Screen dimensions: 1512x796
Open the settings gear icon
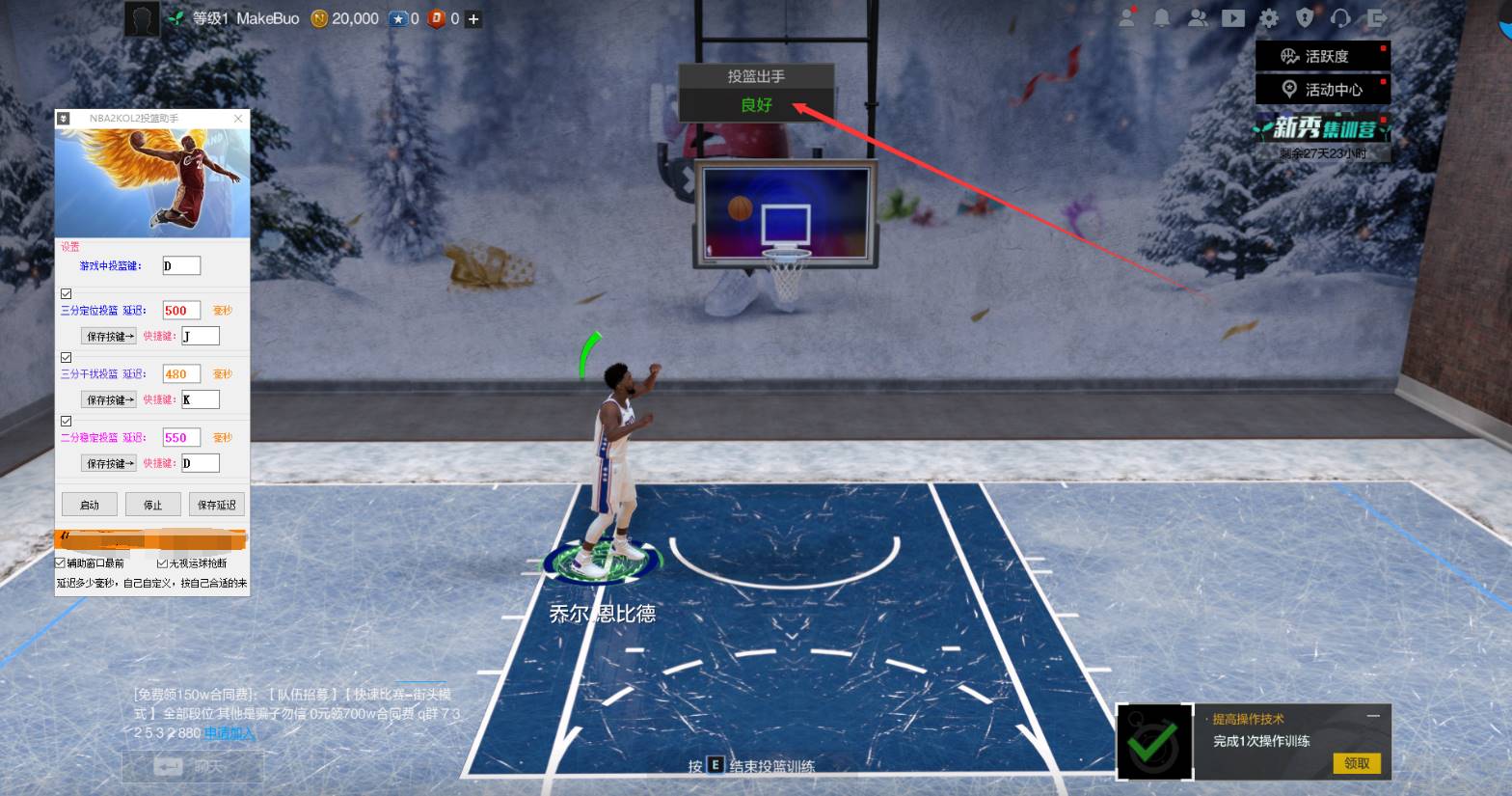click(x=1269, y=17)
